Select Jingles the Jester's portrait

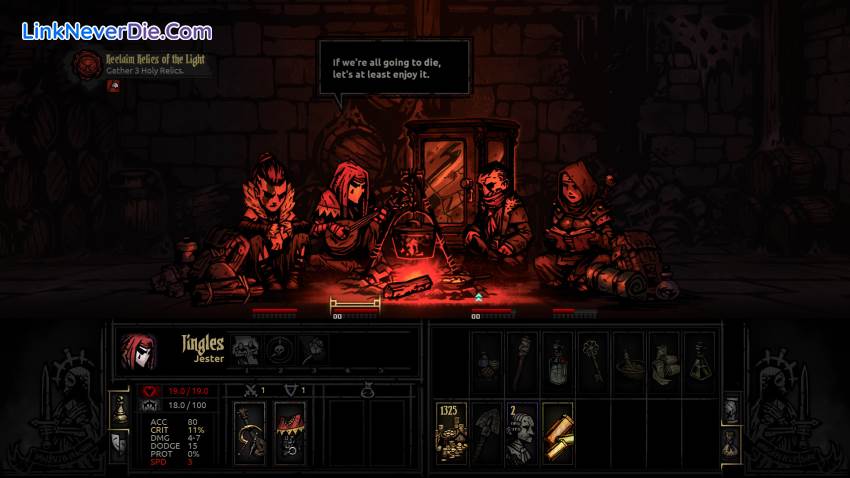[x=138, y=350]
